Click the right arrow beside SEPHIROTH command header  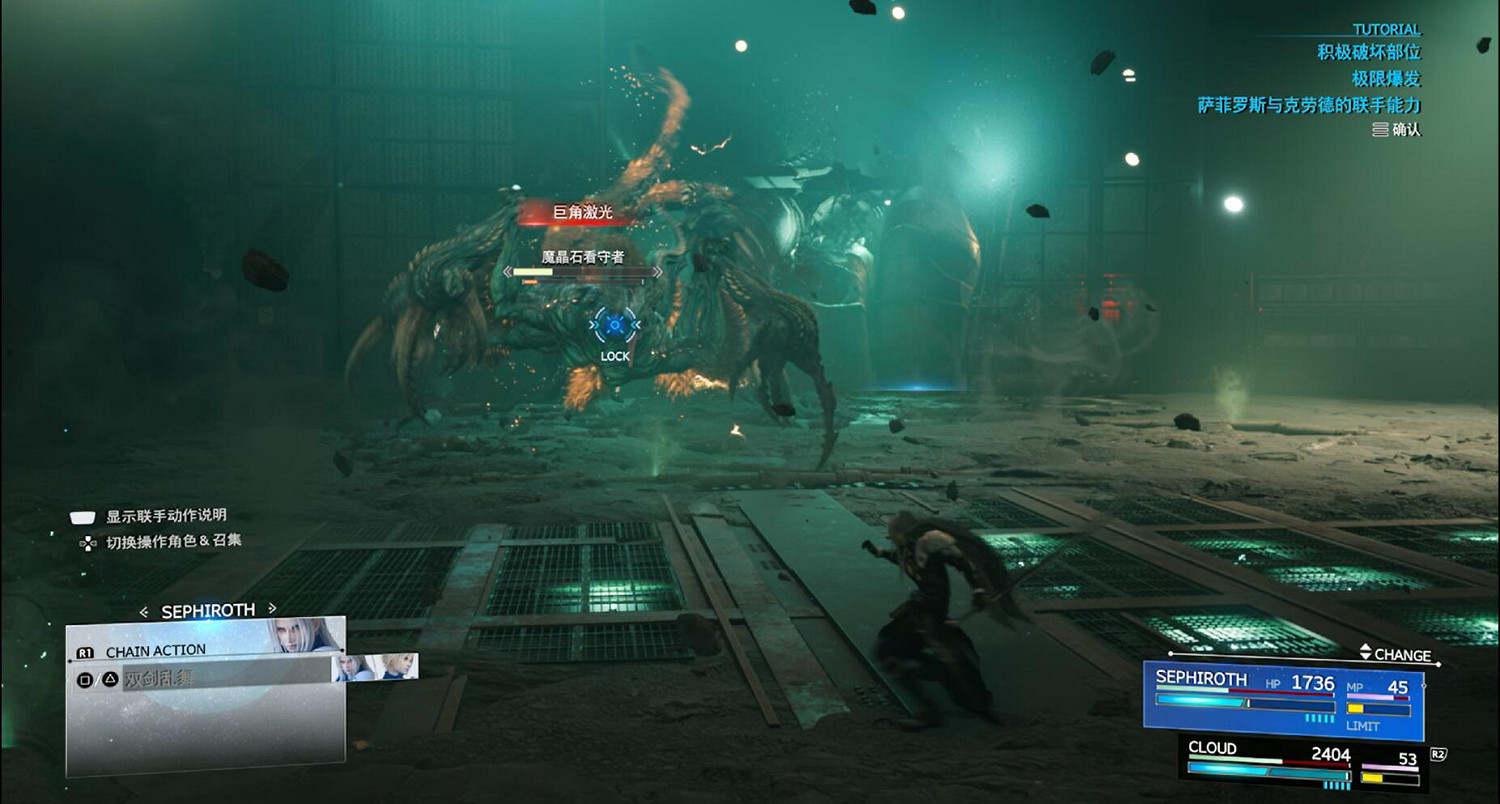tap(272, 609)
